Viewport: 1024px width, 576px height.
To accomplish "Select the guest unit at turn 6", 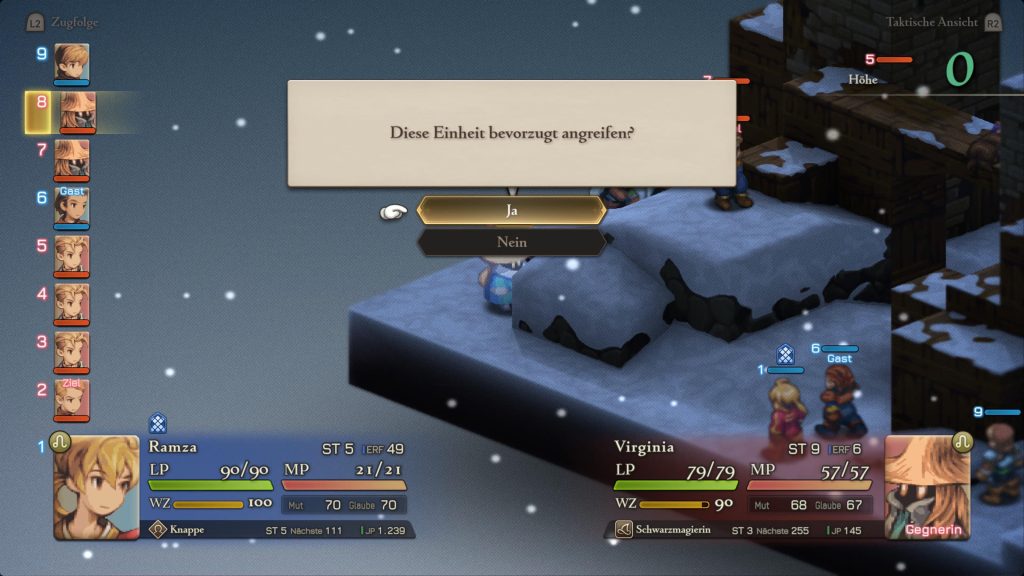I will [71, 206].
